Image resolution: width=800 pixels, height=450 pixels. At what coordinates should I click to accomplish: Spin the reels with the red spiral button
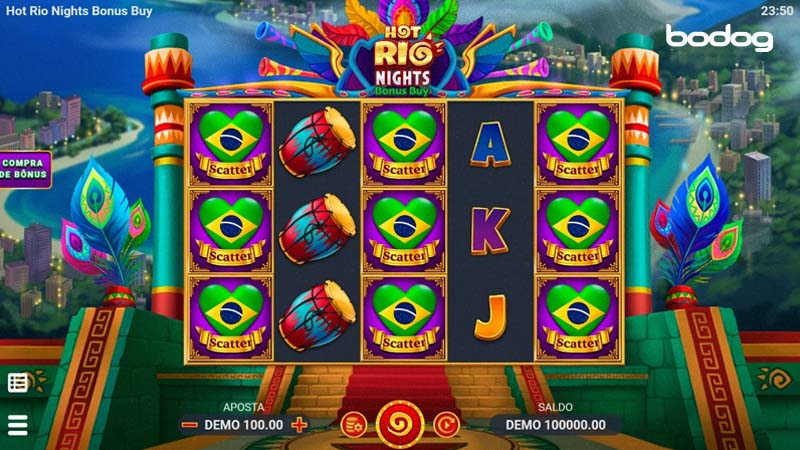click(400, 424)
